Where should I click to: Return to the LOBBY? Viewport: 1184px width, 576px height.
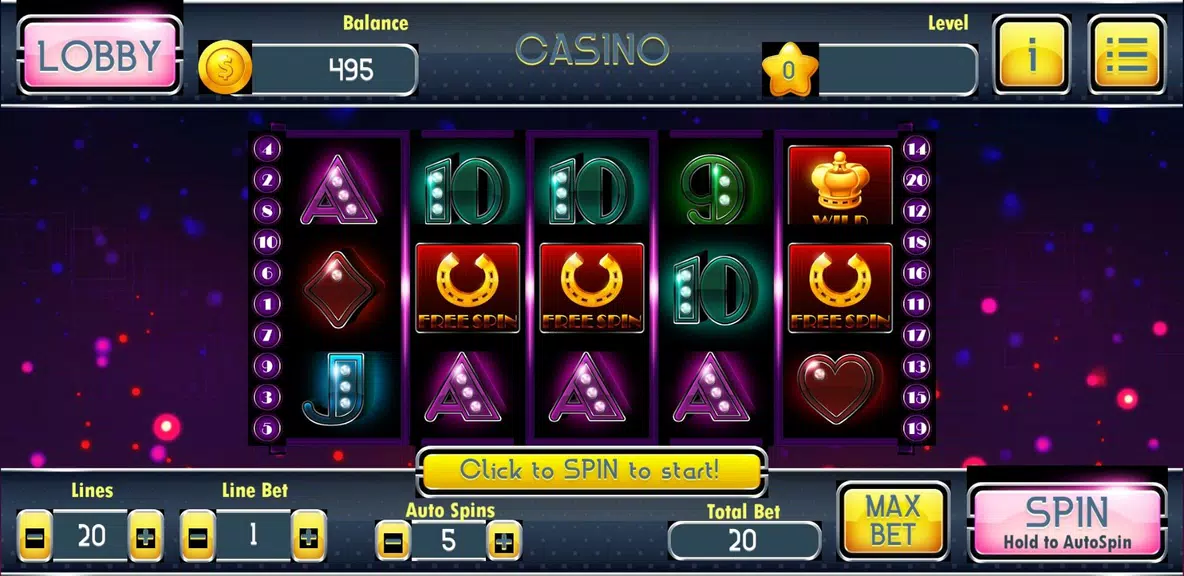(99, 56)
